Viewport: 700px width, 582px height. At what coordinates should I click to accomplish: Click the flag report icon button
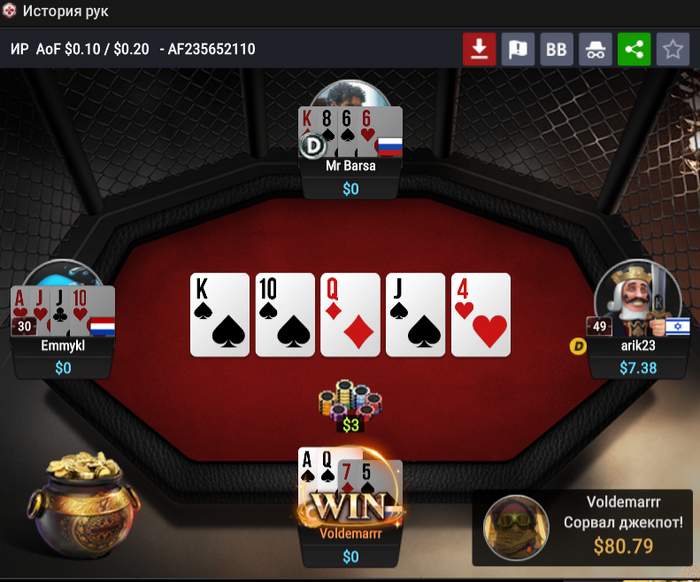[518, 49]
